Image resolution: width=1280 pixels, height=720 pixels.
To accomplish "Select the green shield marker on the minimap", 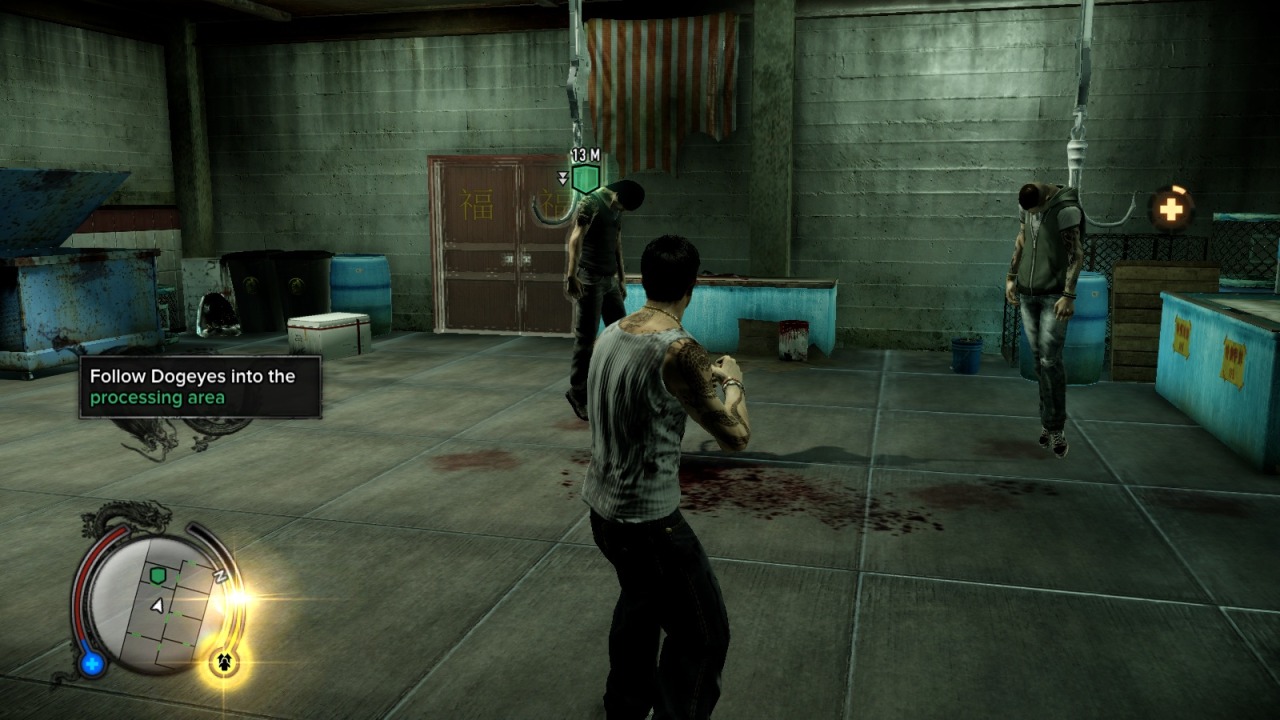I will 157,575.
